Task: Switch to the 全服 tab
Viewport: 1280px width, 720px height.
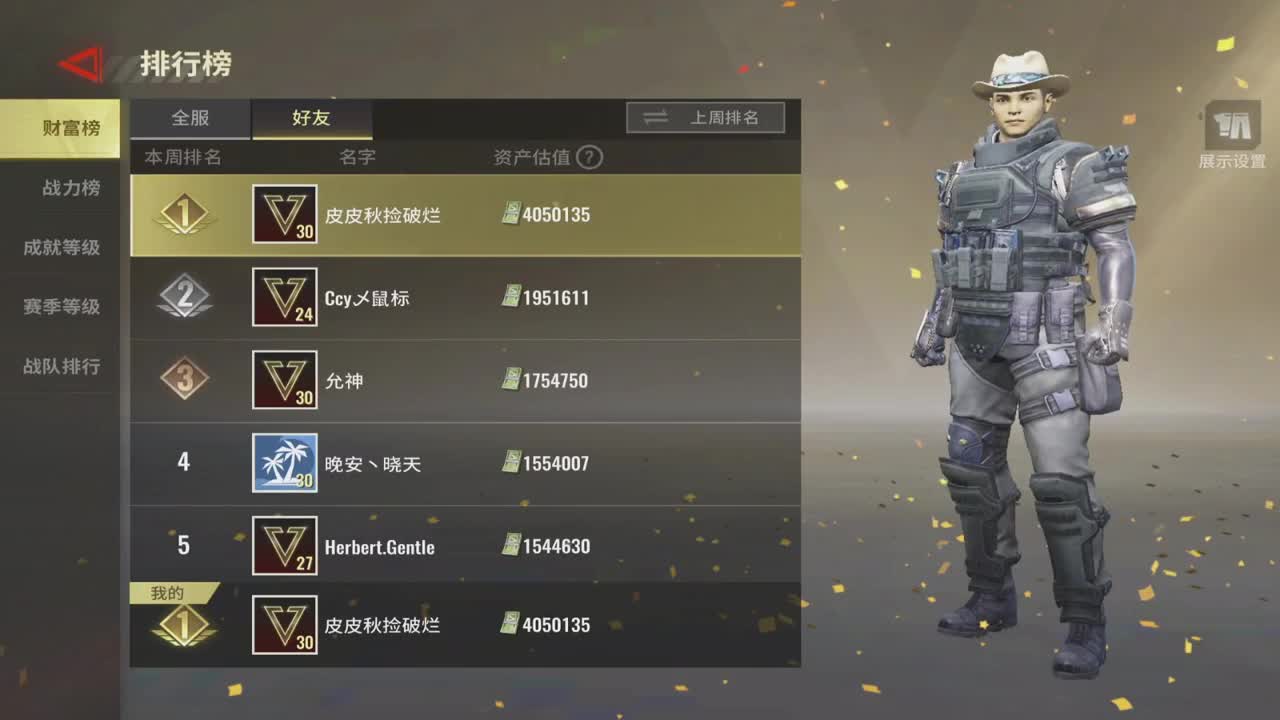Action: point(190,118)
